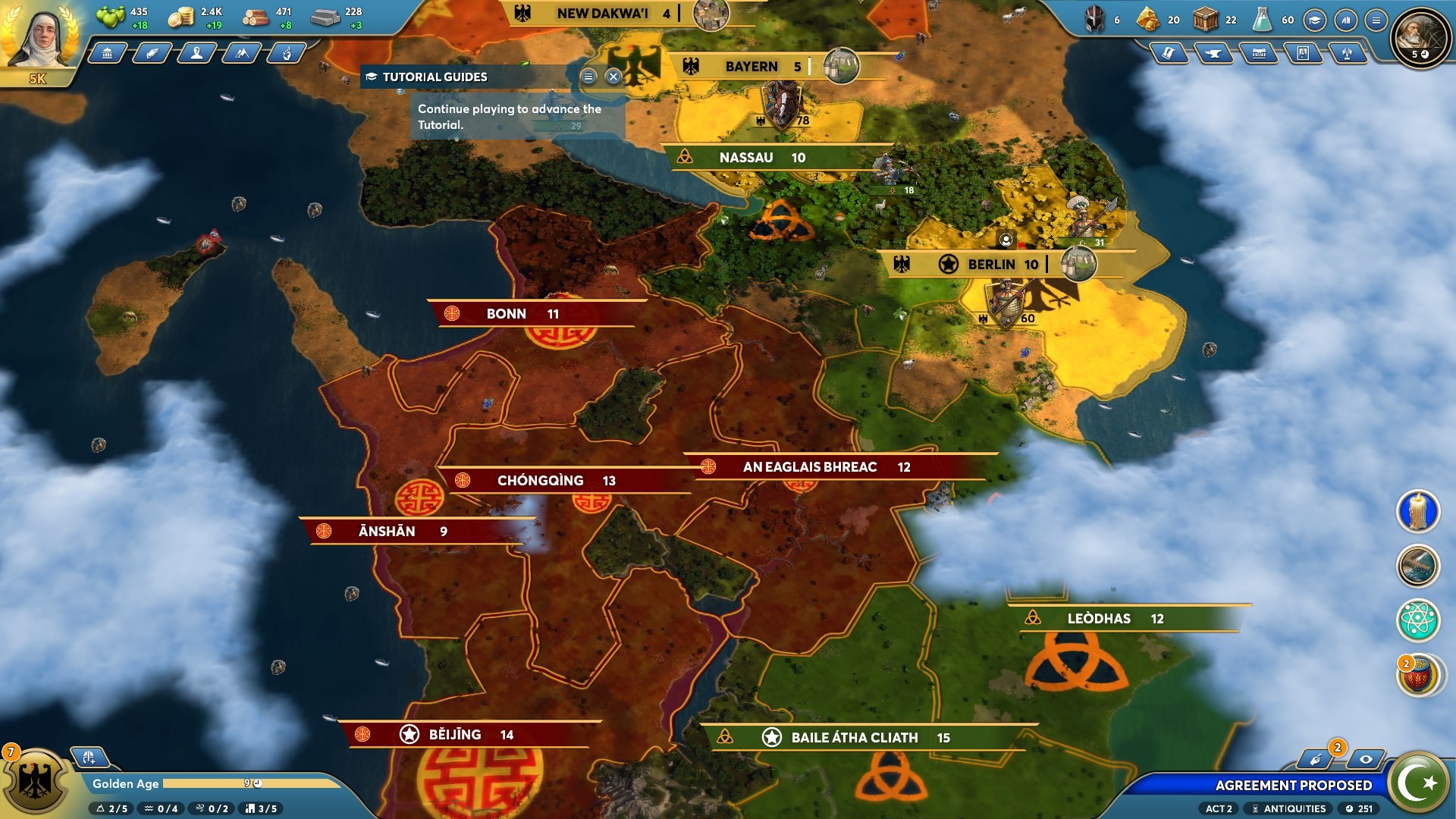Open Great Works (framed portrait icon)
1456x819 pixels.
tap(1304, 54)
